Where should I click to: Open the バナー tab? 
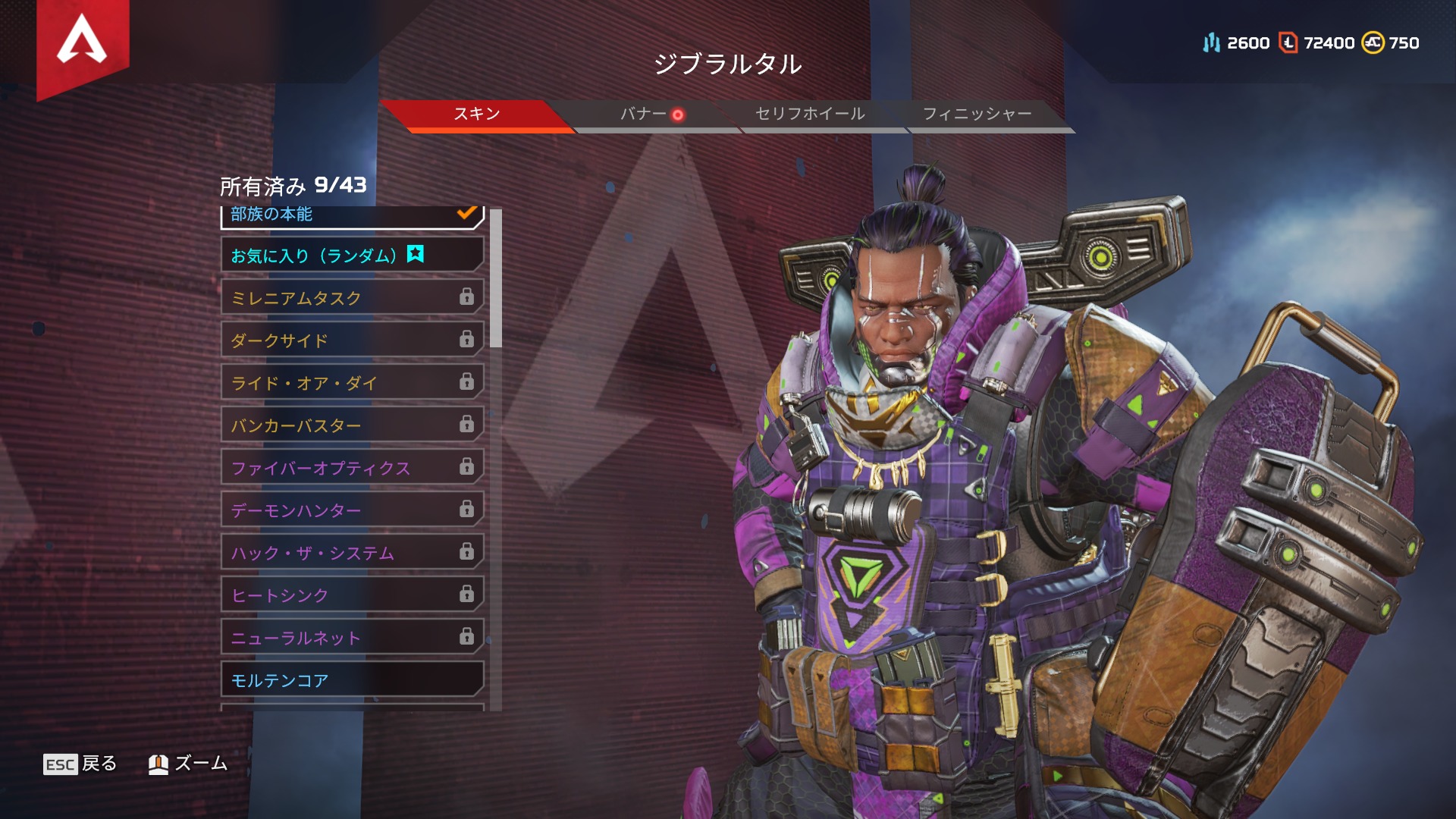pos(643,115)
